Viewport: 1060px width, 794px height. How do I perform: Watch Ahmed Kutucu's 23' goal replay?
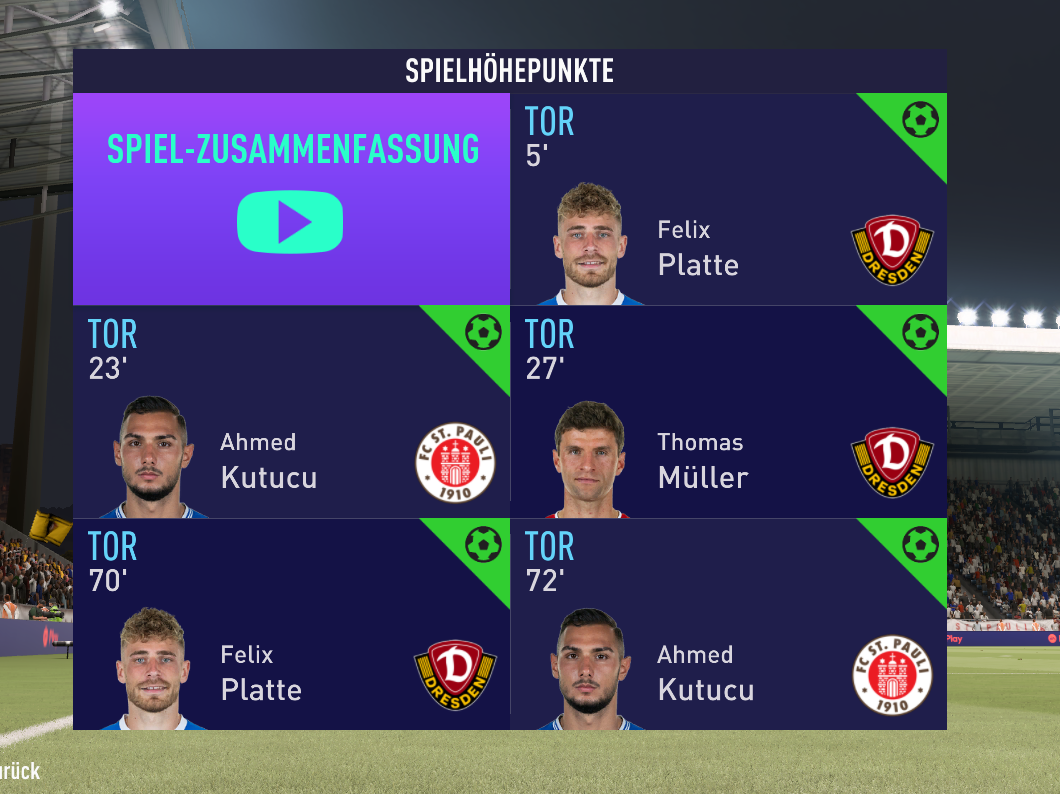[x=291, y=412]
